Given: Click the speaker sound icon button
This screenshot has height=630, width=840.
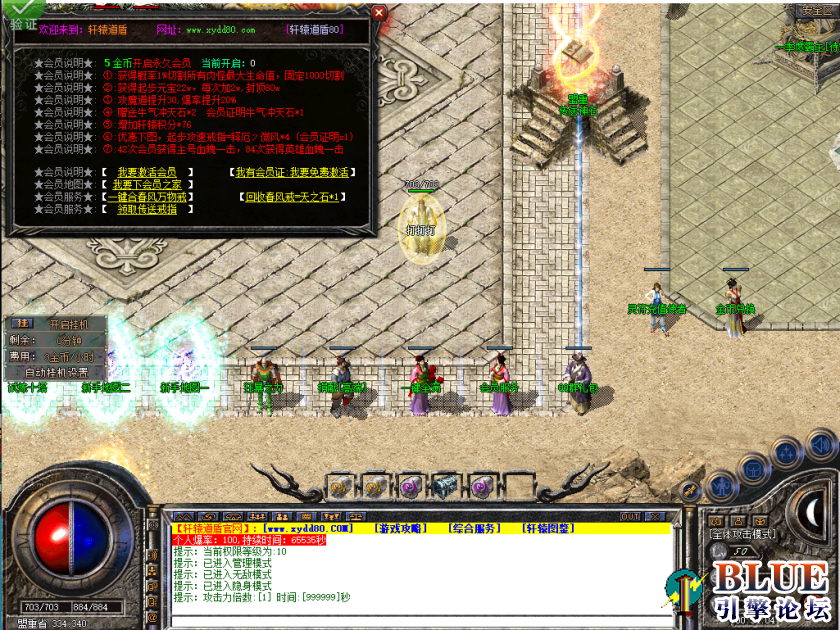Looking at the screenshot, I should tap(820, 444).
